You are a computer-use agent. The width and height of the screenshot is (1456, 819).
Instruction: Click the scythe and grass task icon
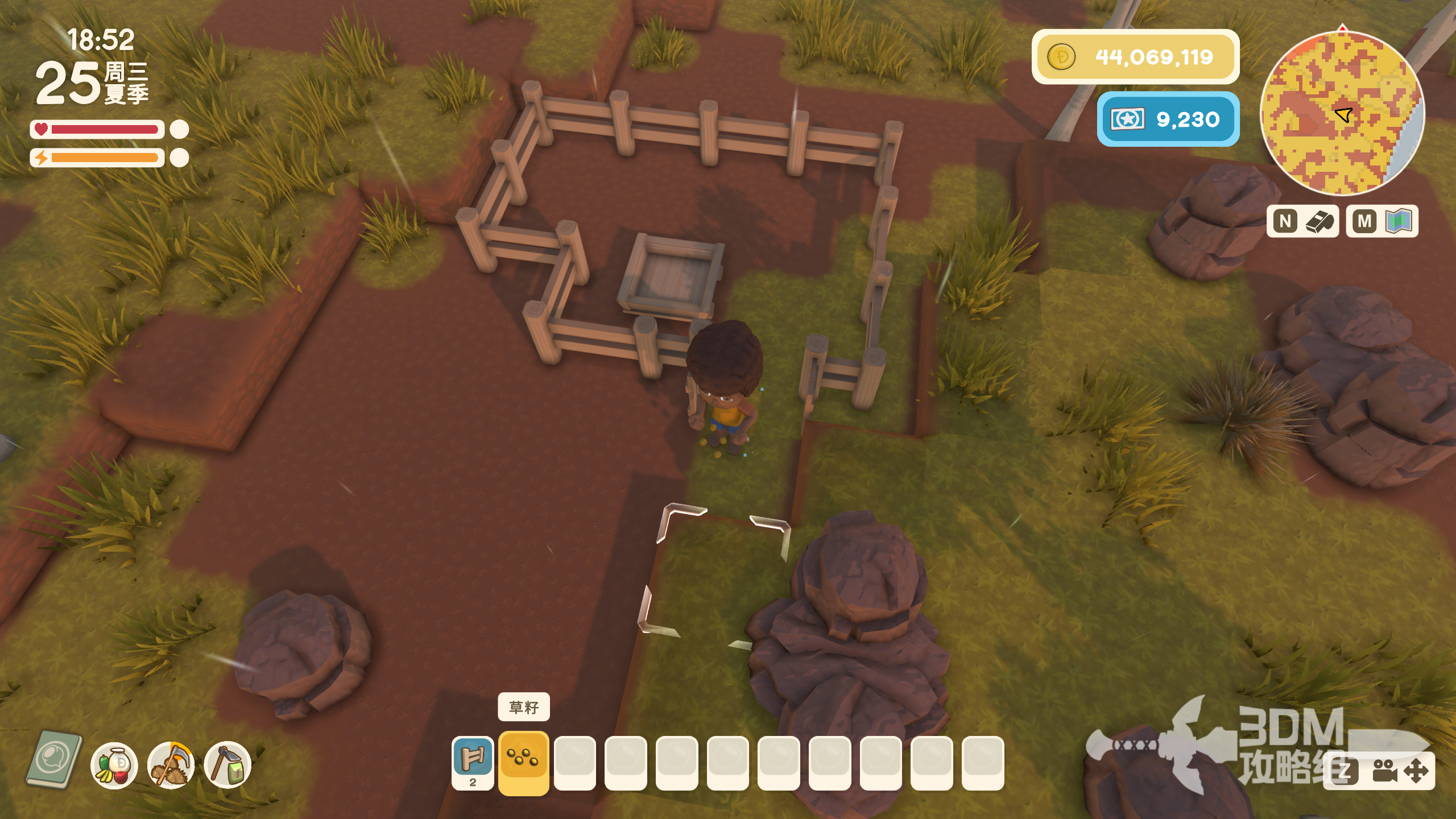coord(171,766)
